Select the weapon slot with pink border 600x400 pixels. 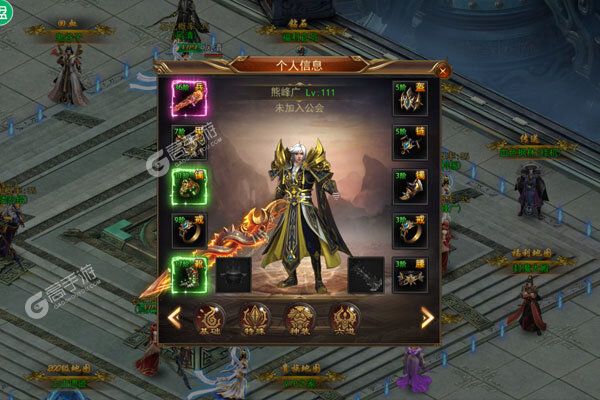coord(189,98)
